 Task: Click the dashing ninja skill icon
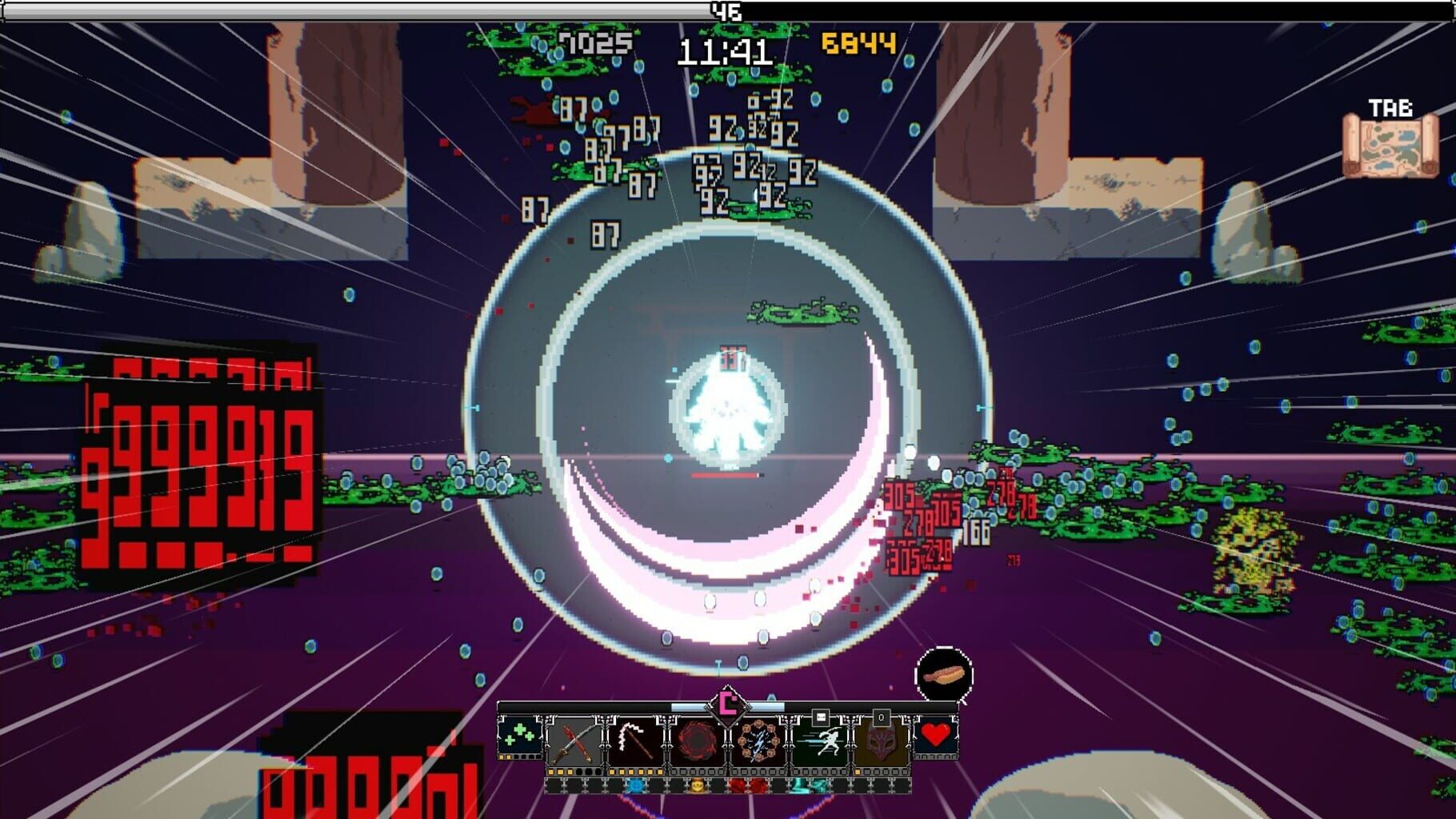pyautogui.click(x=828, y=744)
